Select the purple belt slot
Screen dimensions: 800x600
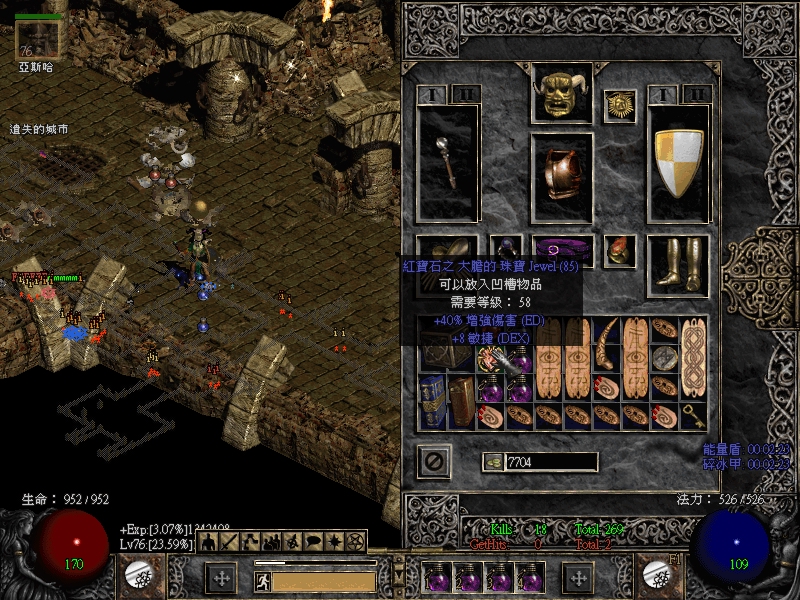click(x=563, y=250)
